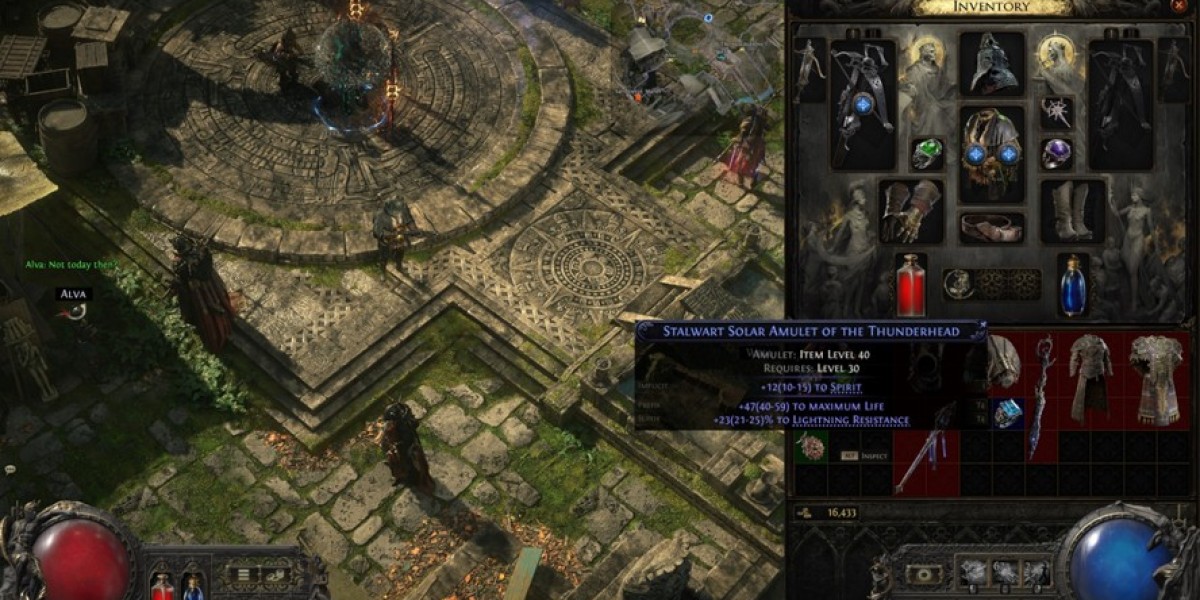
Task: Select the equipped gloves slot
Action: click(x=910, y=211)
